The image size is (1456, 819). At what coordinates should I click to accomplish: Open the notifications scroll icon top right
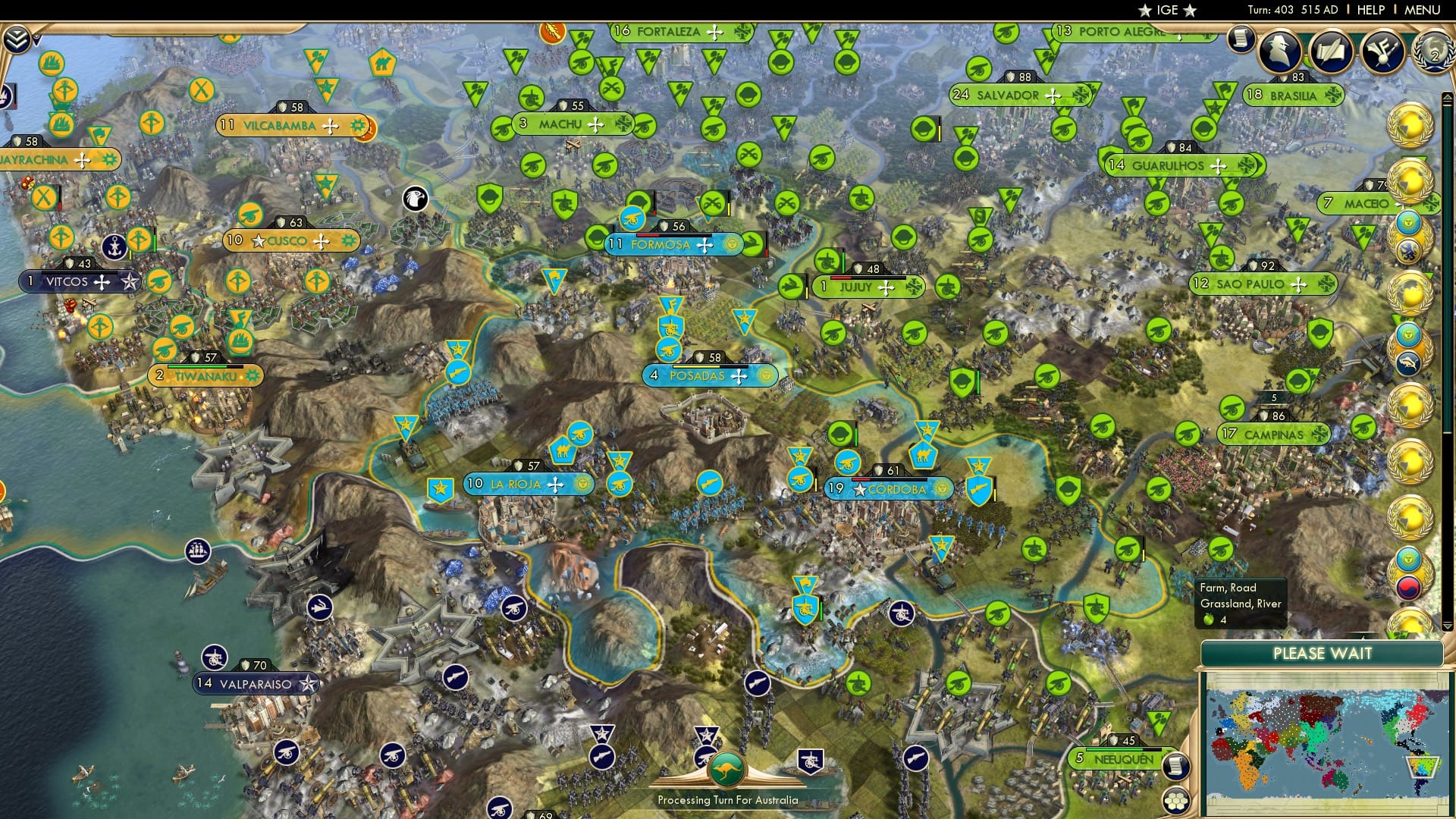click(x=1241, y=40)
